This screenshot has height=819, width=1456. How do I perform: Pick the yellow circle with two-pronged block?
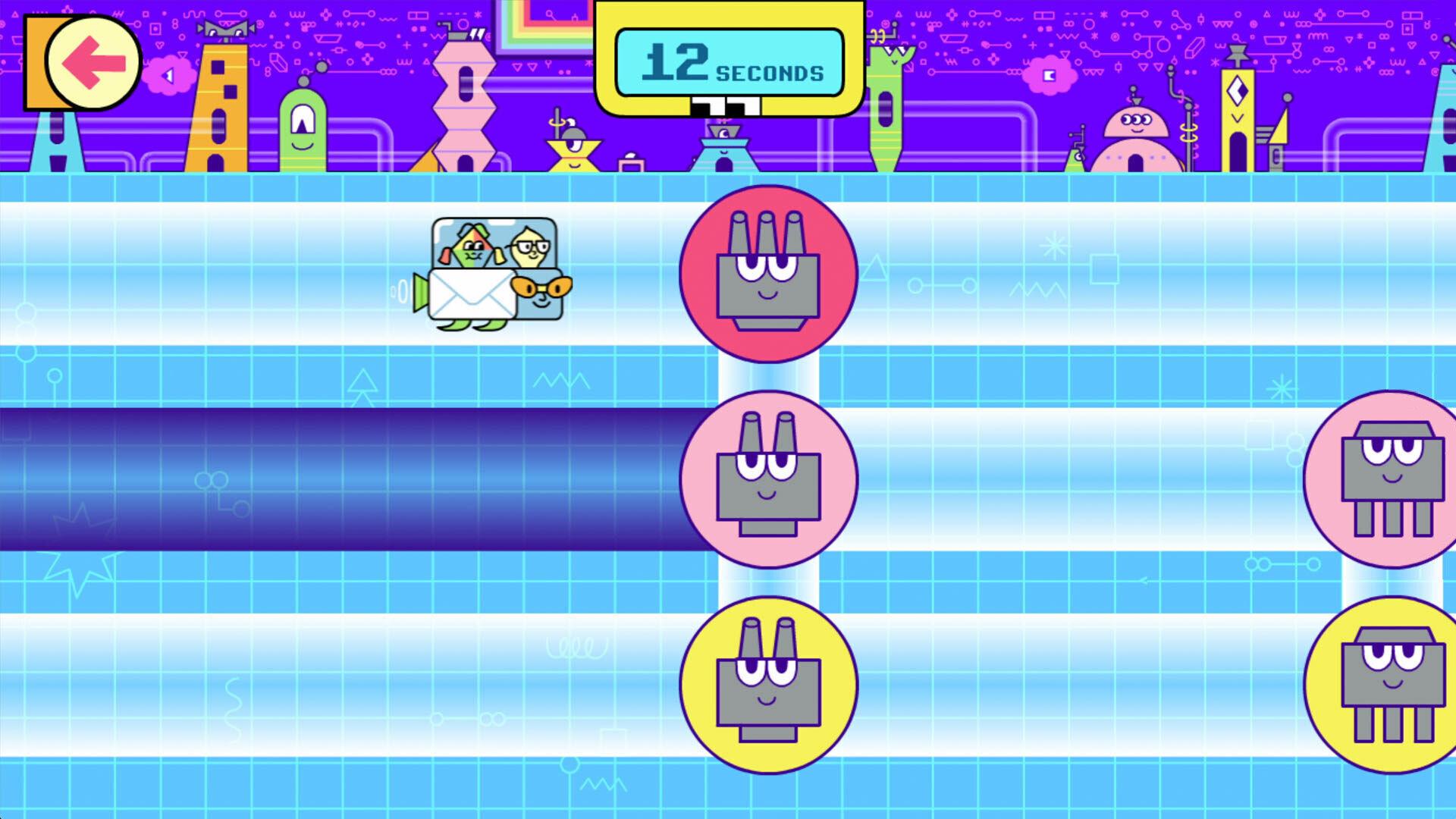tap(768, 685)
